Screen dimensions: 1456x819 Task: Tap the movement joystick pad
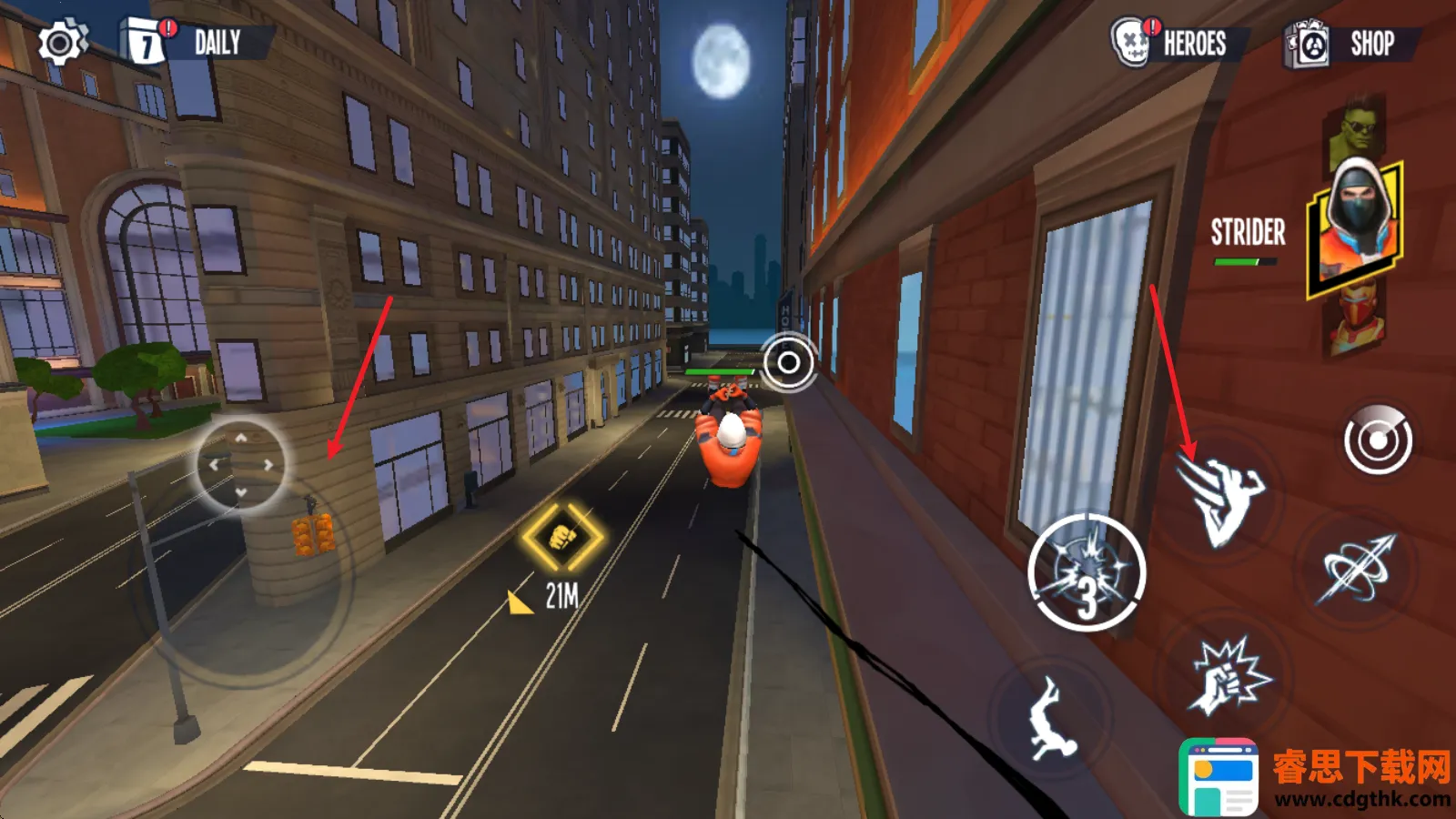click(x=241, y=465)
